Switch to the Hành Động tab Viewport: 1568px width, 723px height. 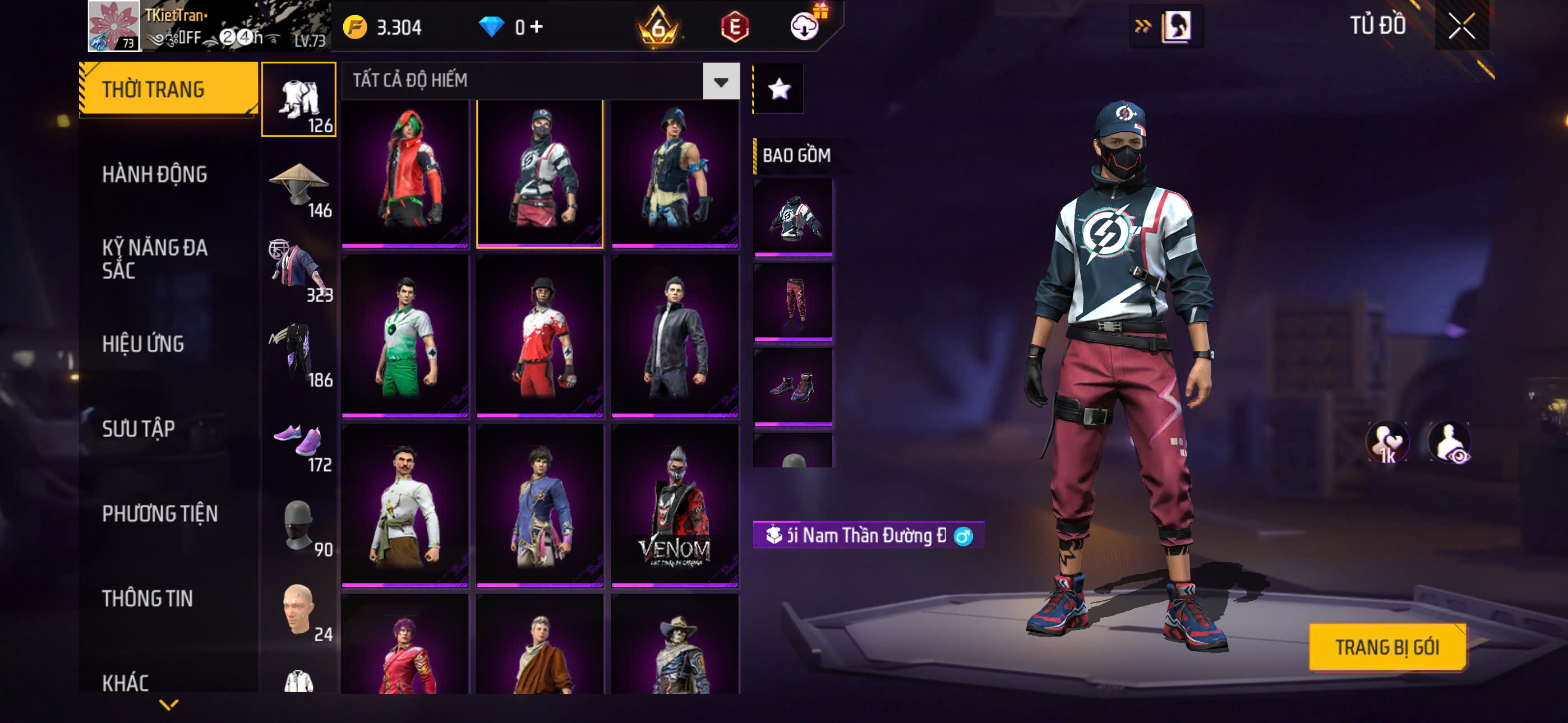click(155, 175)
